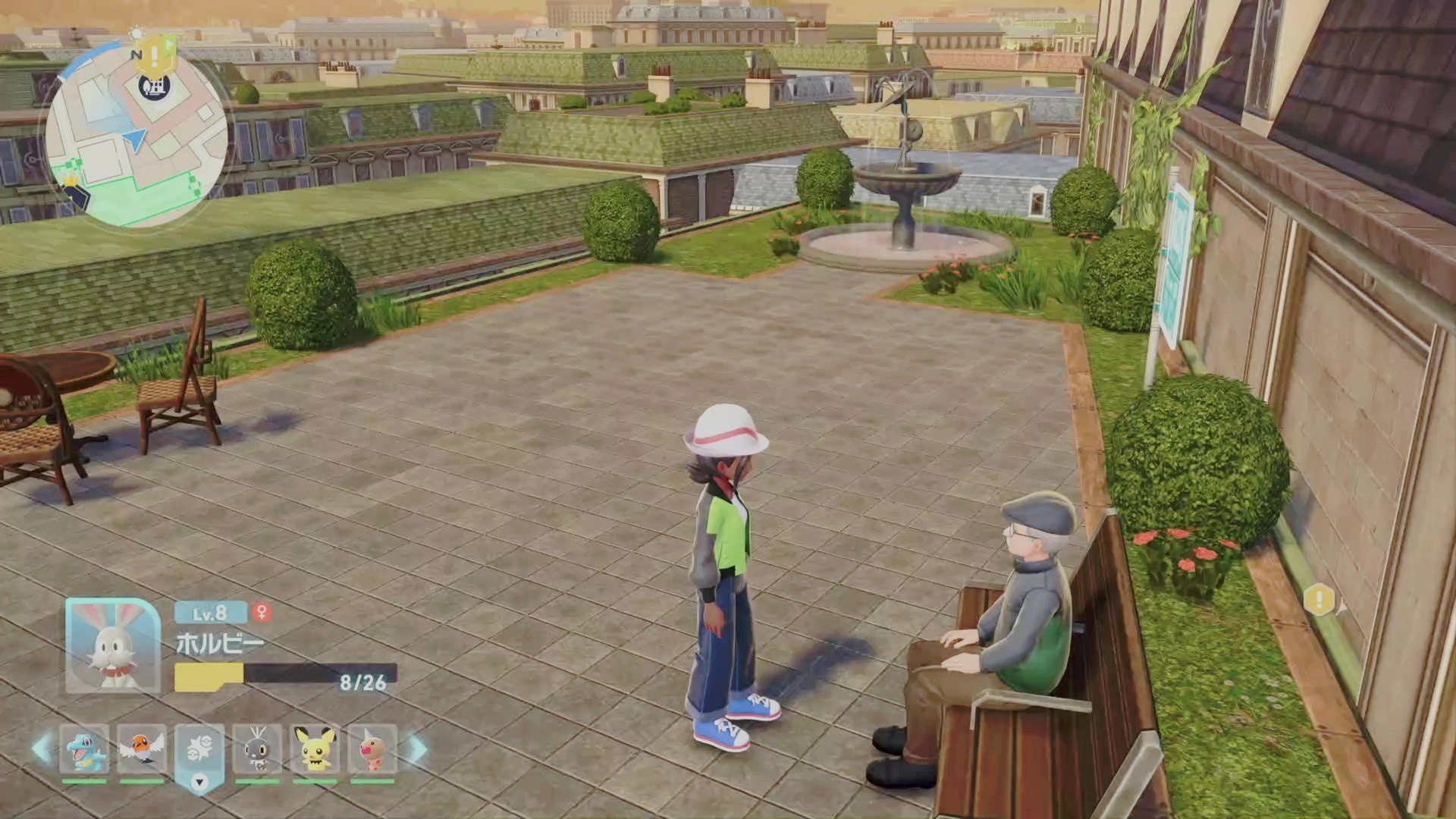1456x819 pixels.
Task: Switch to Fletchling in the party bar
Action: (x=142, y=749)
